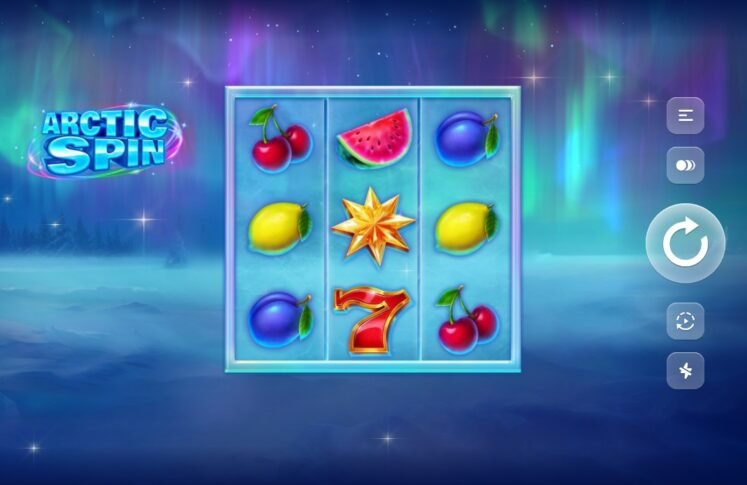The width and height of the screenshot is (747, 485).
Task: Open the hamburger menu button
Action: coord(685,116)
